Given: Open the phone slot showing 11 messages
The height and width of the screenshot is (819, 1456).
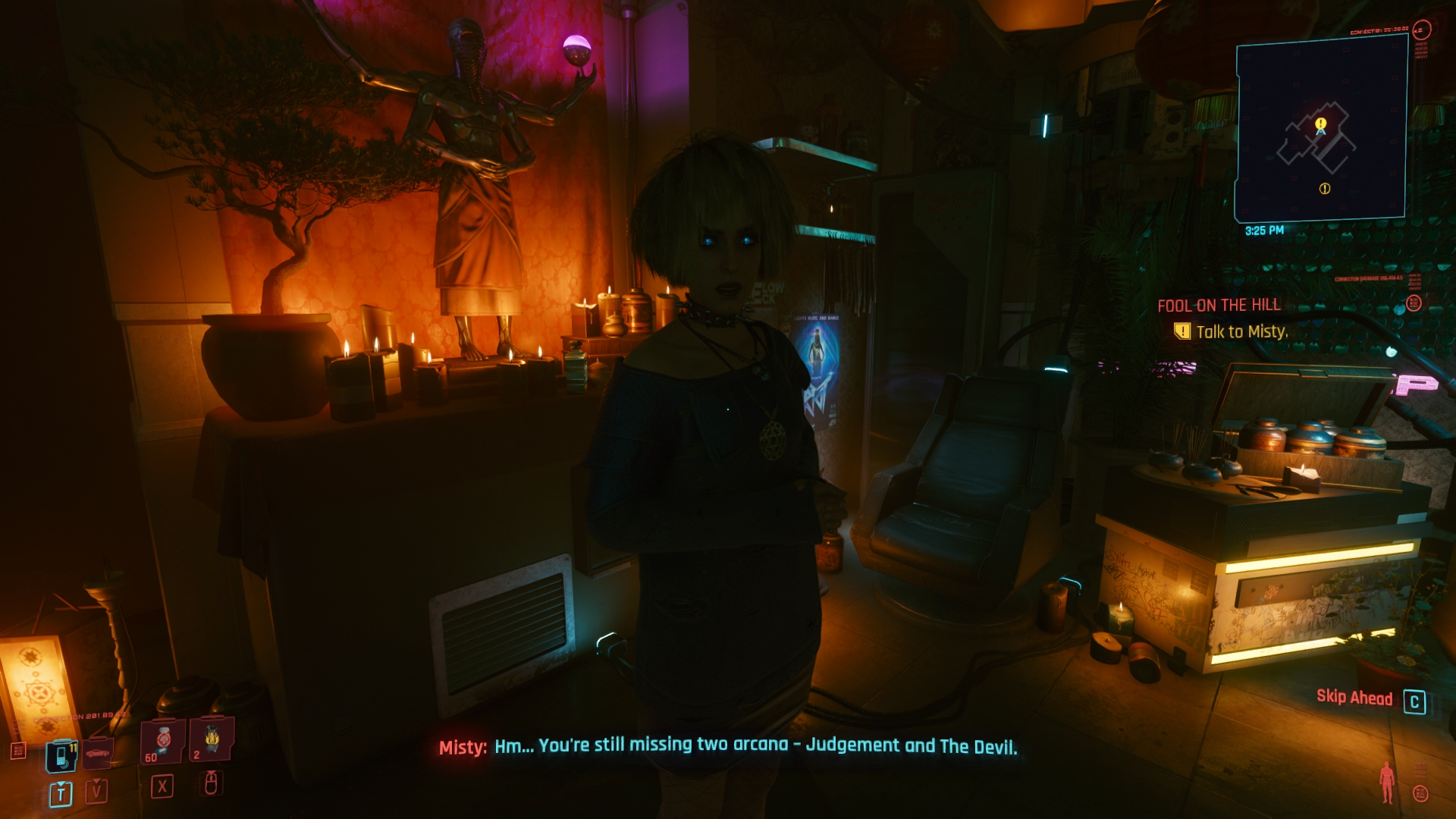Looking at the screenshot, I should click(x=61, y=755).
